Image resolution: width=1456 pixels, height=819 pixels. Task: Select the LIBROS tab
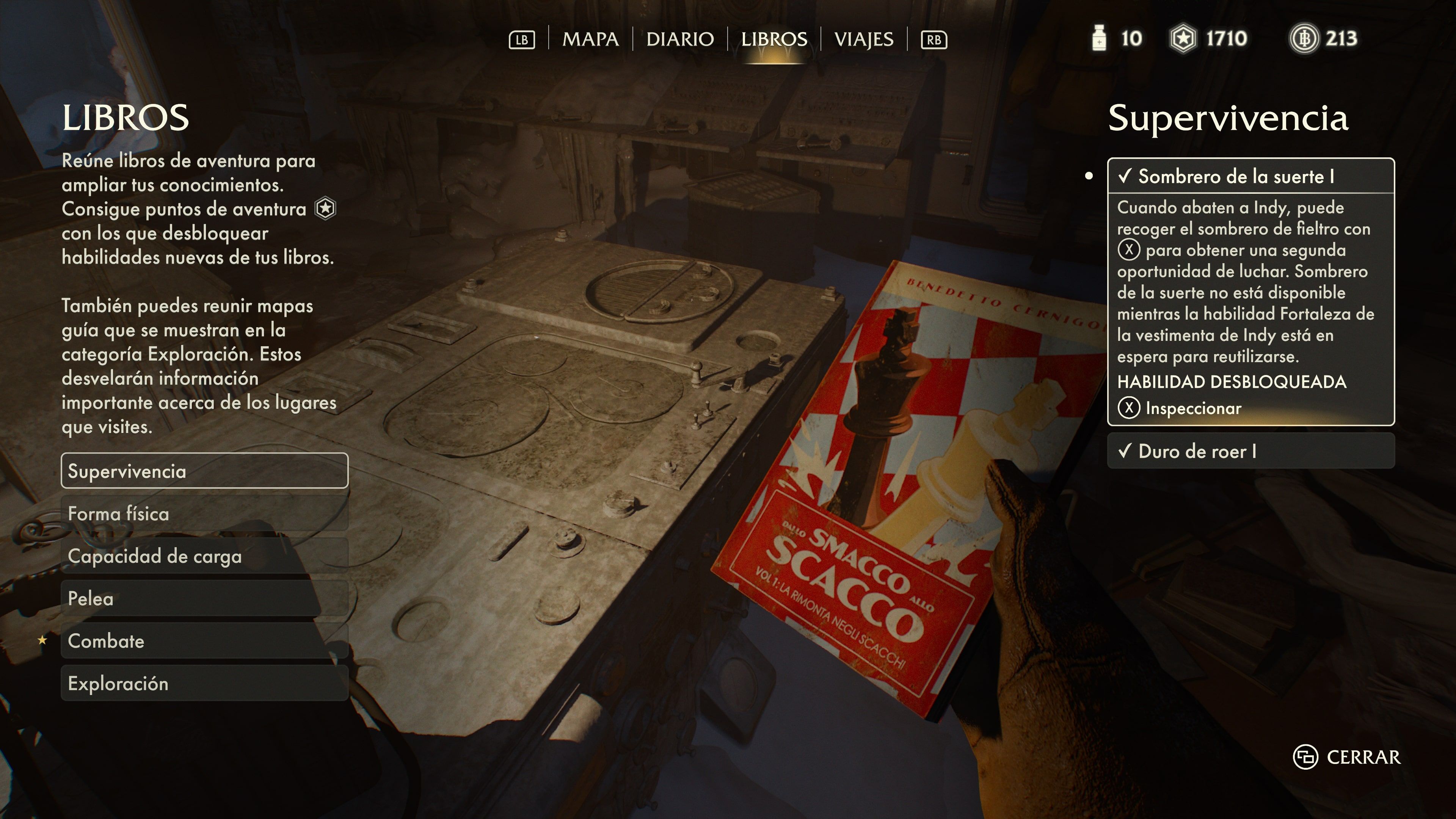pos(774,39)
